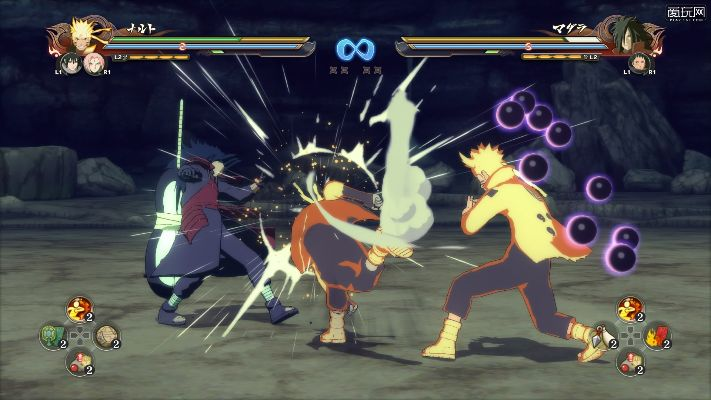Select the pink-haired support character icon
Viewport: 711px width, 400px height.
[x=96, y=64]
